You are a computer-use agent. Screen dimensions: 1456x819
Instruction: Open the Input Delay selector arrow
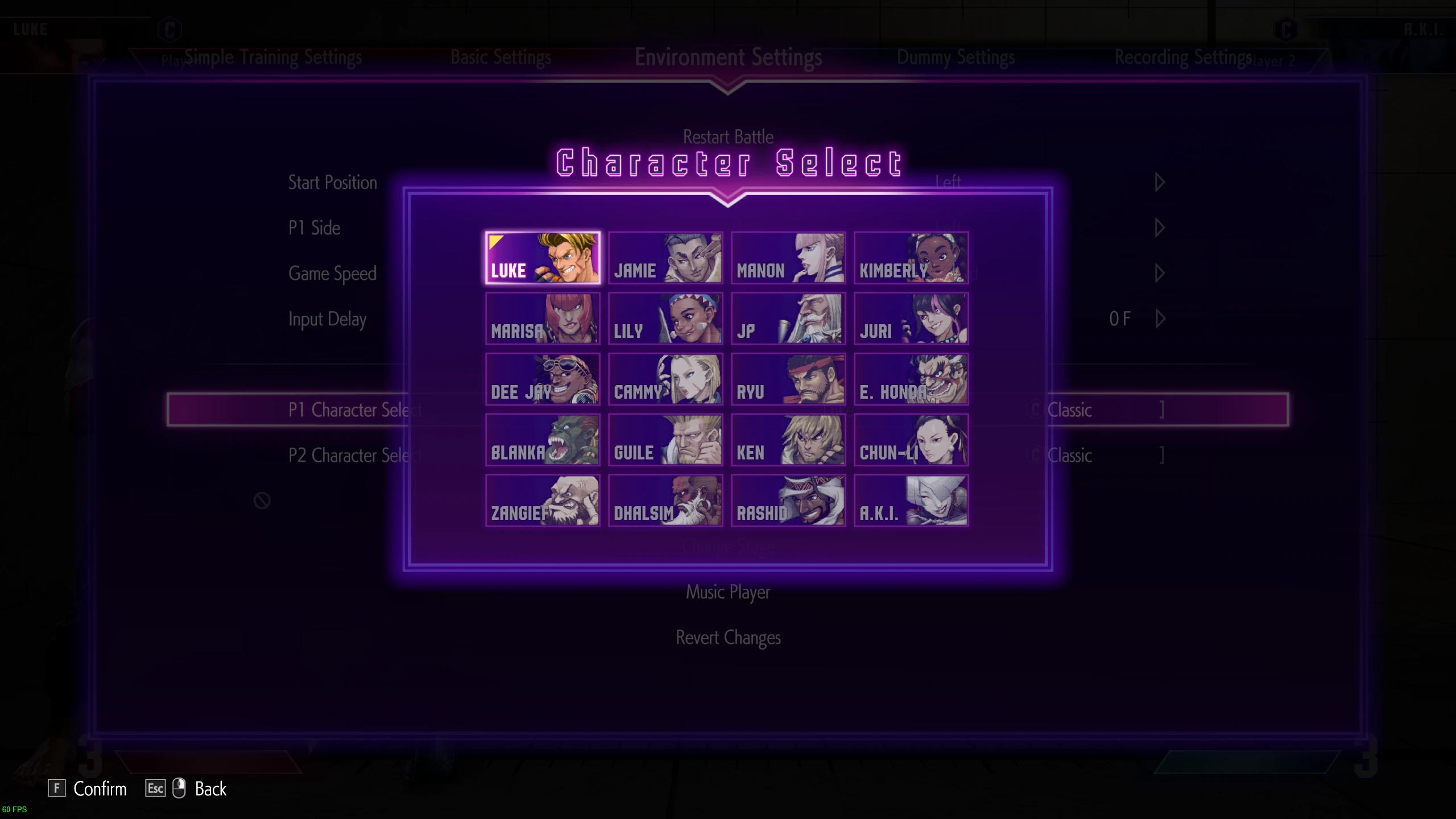tap(1159, 319)
